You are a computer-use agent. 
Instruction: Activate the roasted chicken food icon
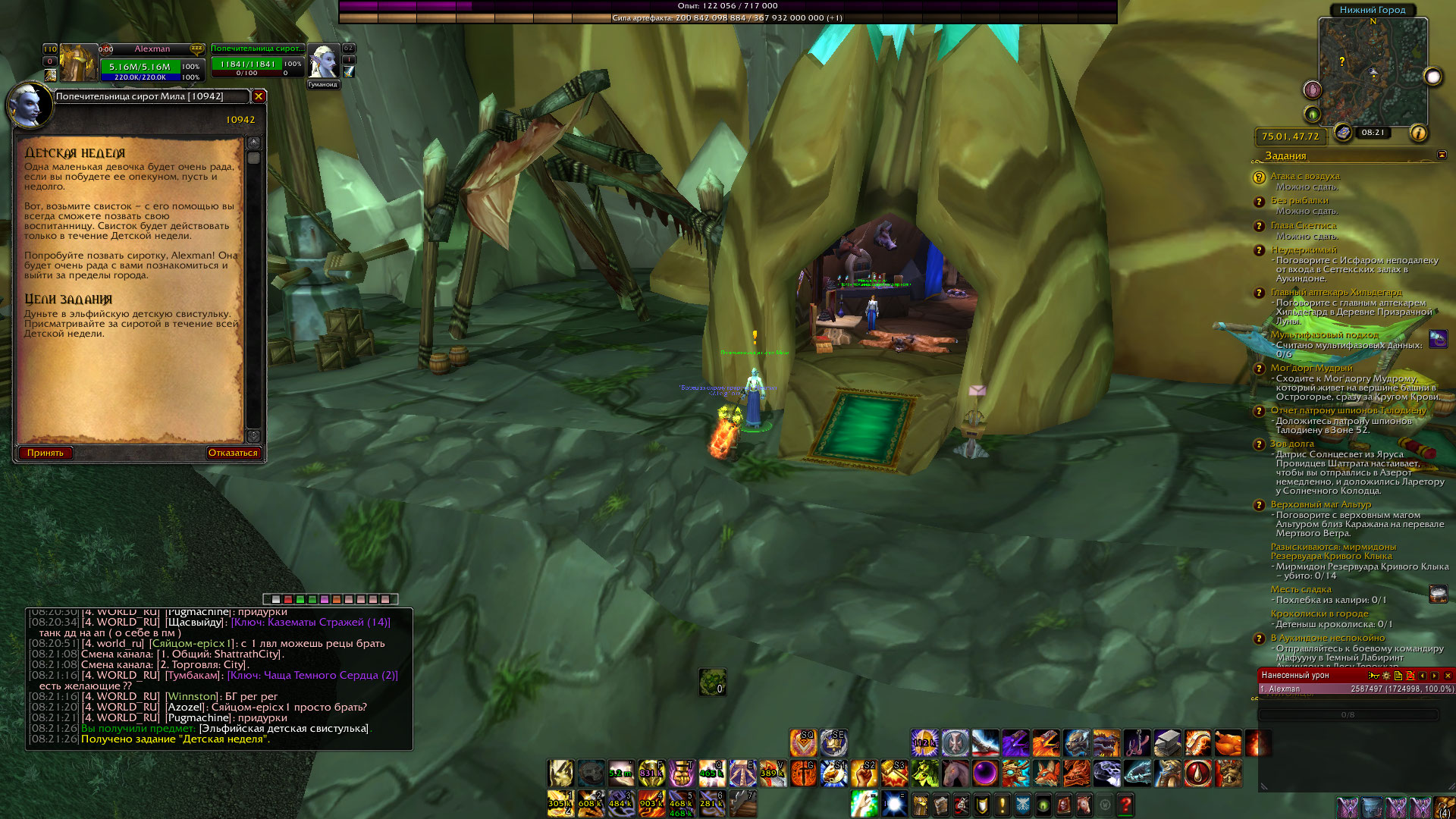coord(1228,743)
